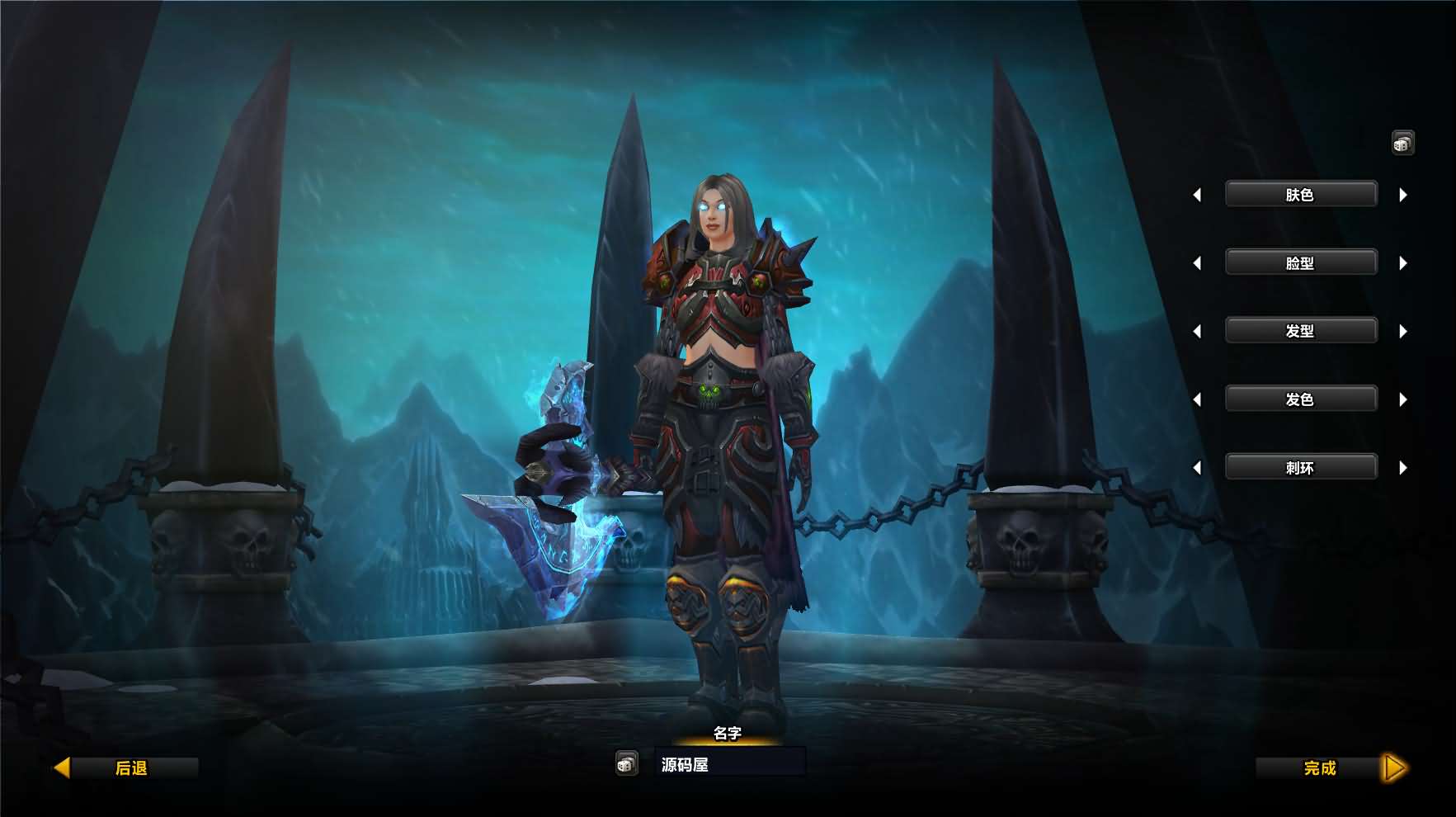Pick next 发色 hair color
The image size is (1456, 817).
point(1403,400)
